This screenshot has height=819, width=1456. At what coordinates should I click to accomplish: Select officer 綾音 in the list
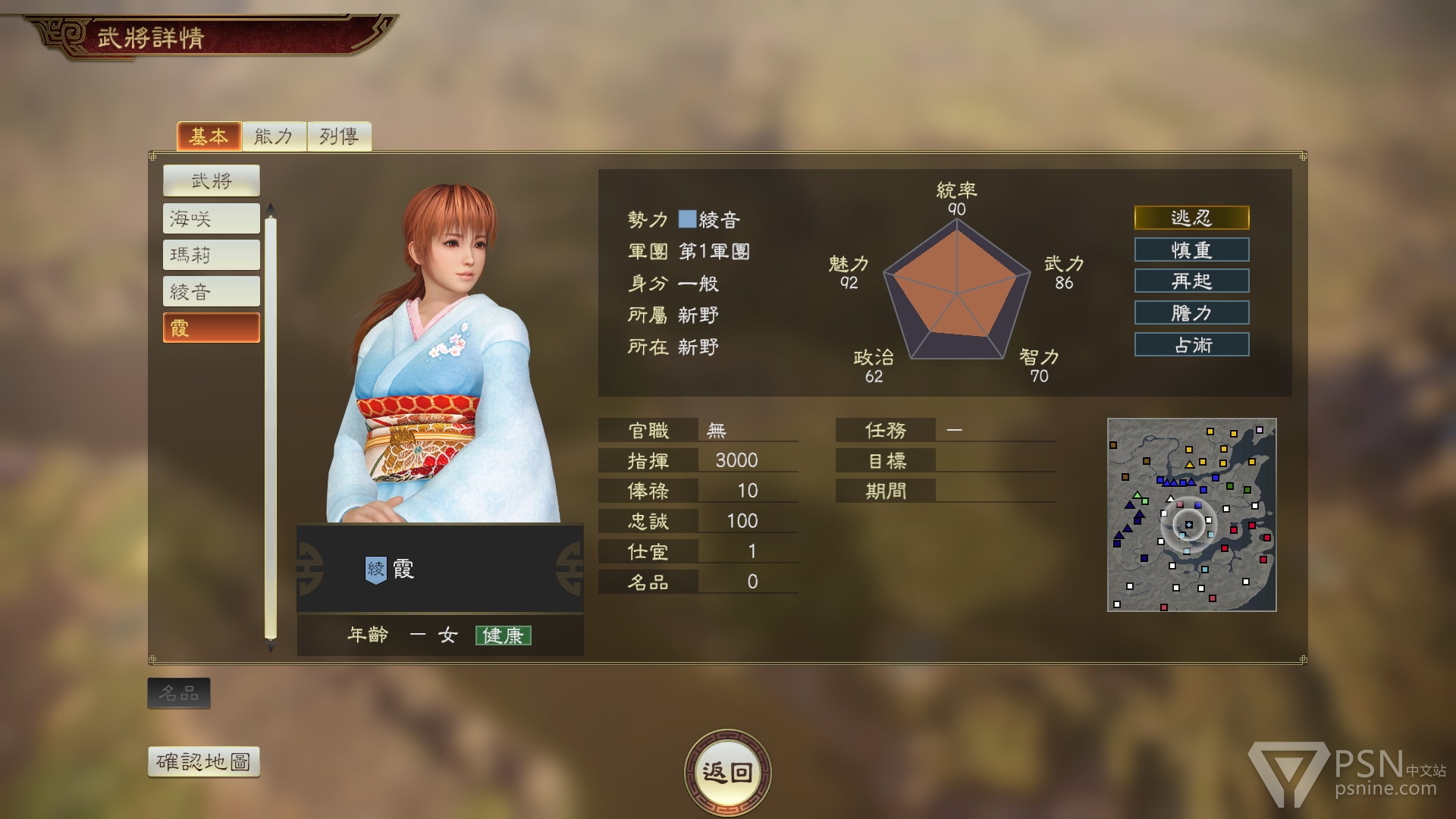[x=211, y=291]
